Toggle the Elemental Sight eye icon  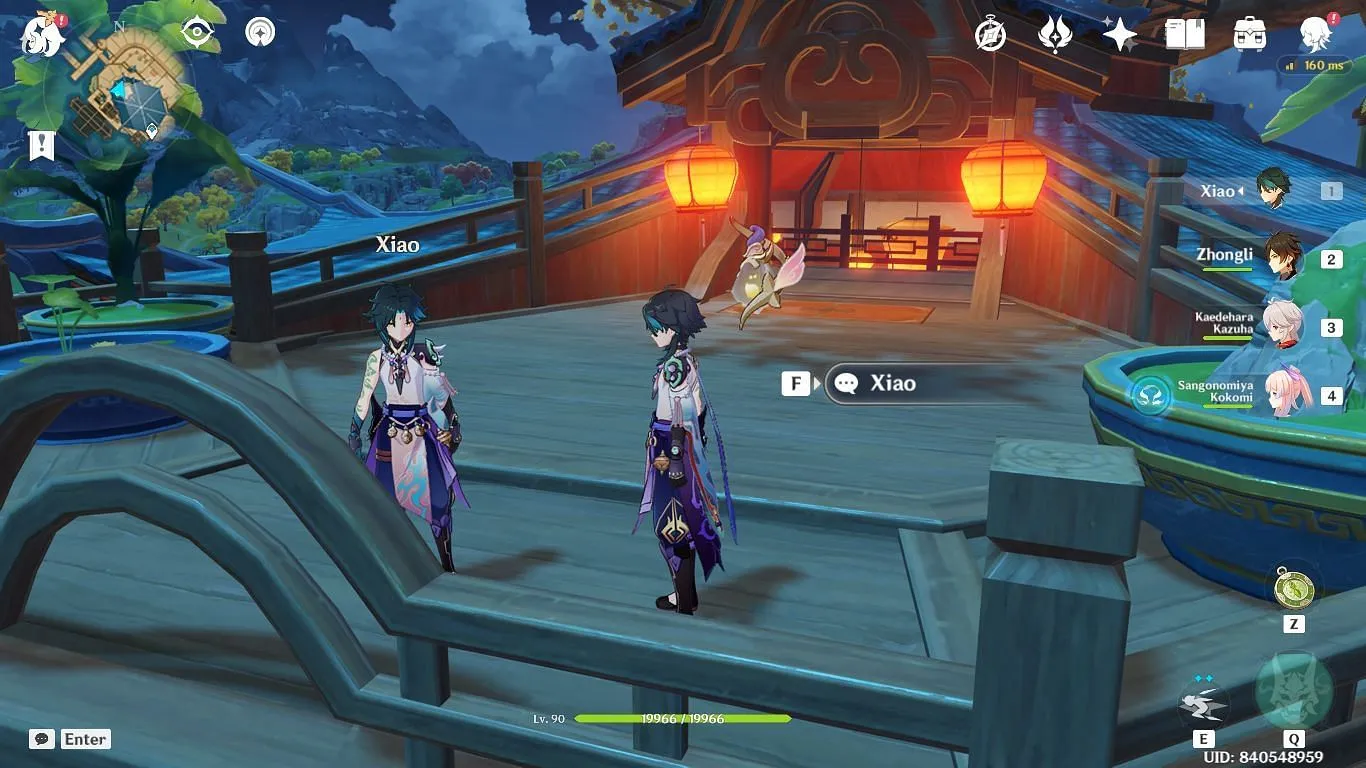[x=197, y=33]
